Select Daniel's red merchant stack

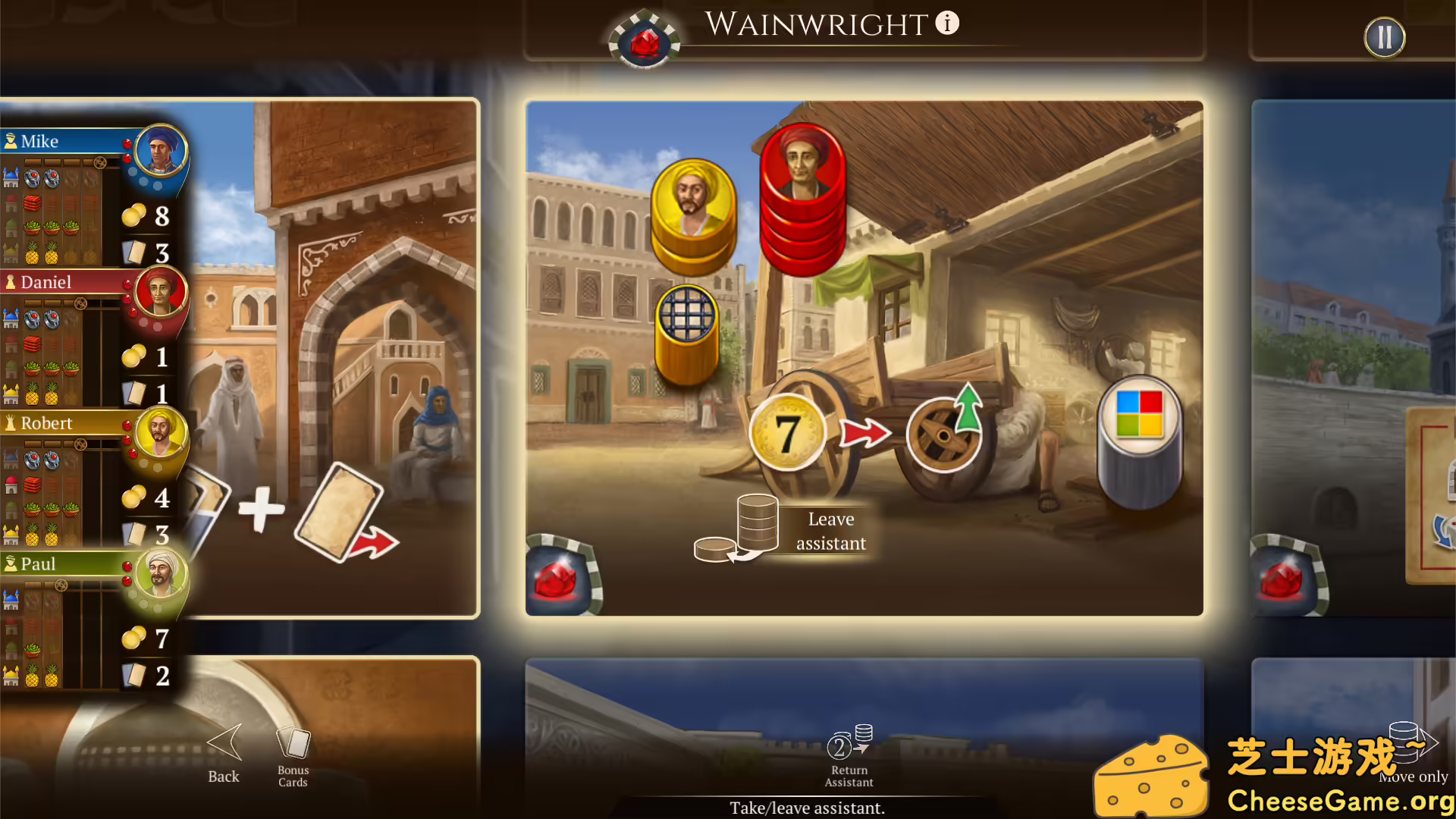coord(804,197)
